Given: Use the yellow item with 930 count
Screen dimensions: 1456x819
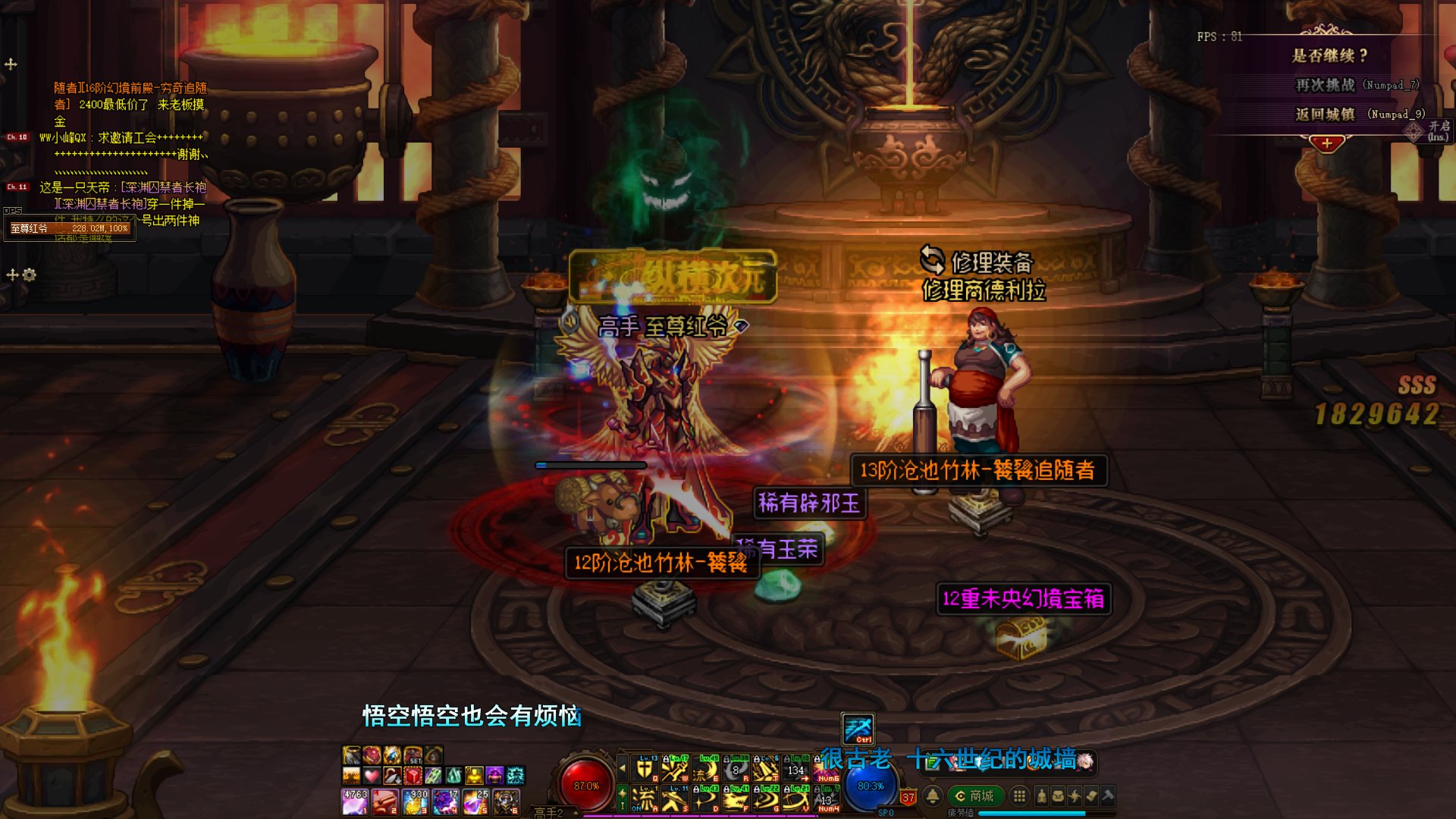Looking at the screenshot, I should tap(415, 802).
